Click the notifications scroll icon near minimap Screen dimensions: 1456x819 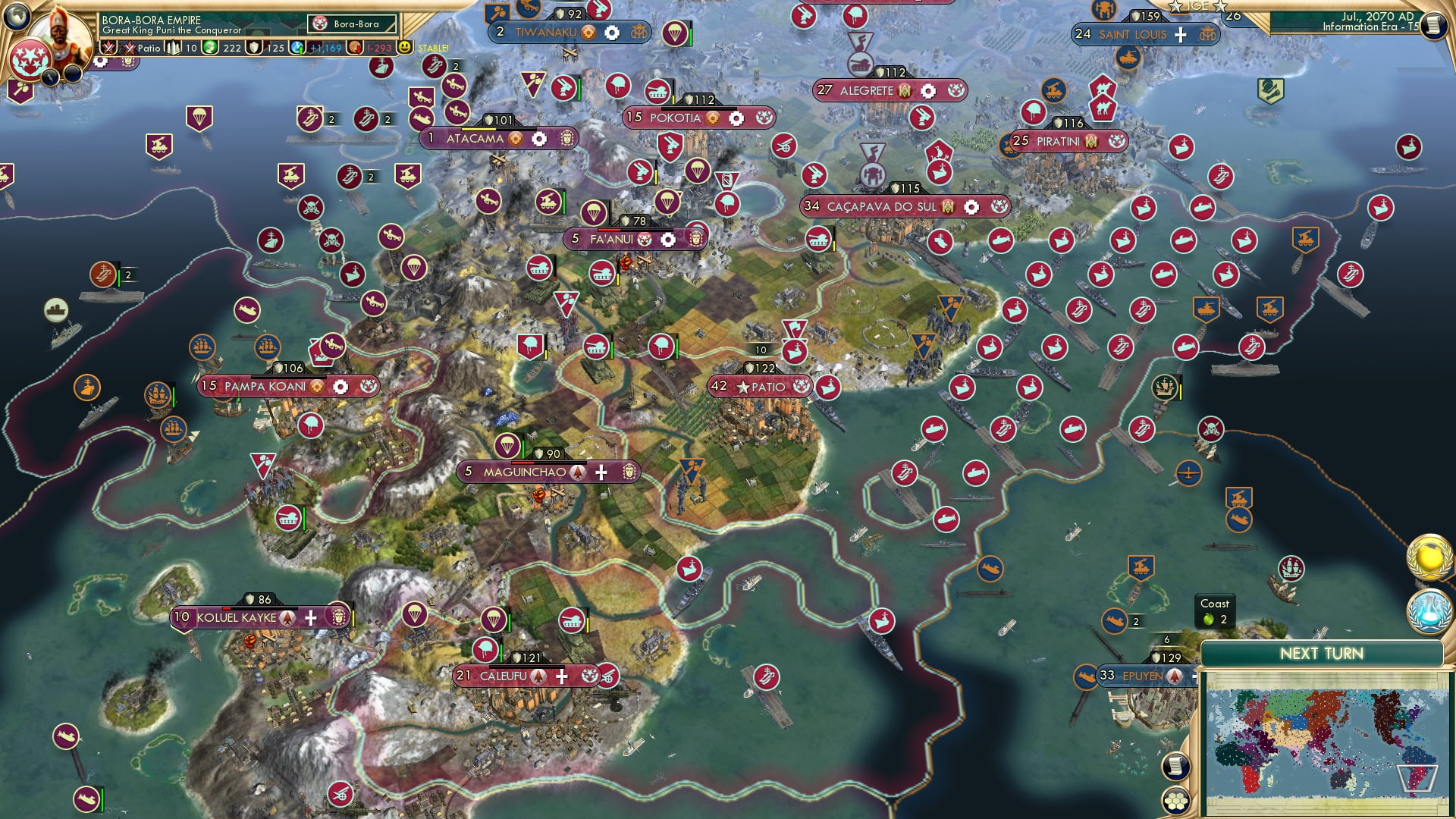[x=1175, y=767]
